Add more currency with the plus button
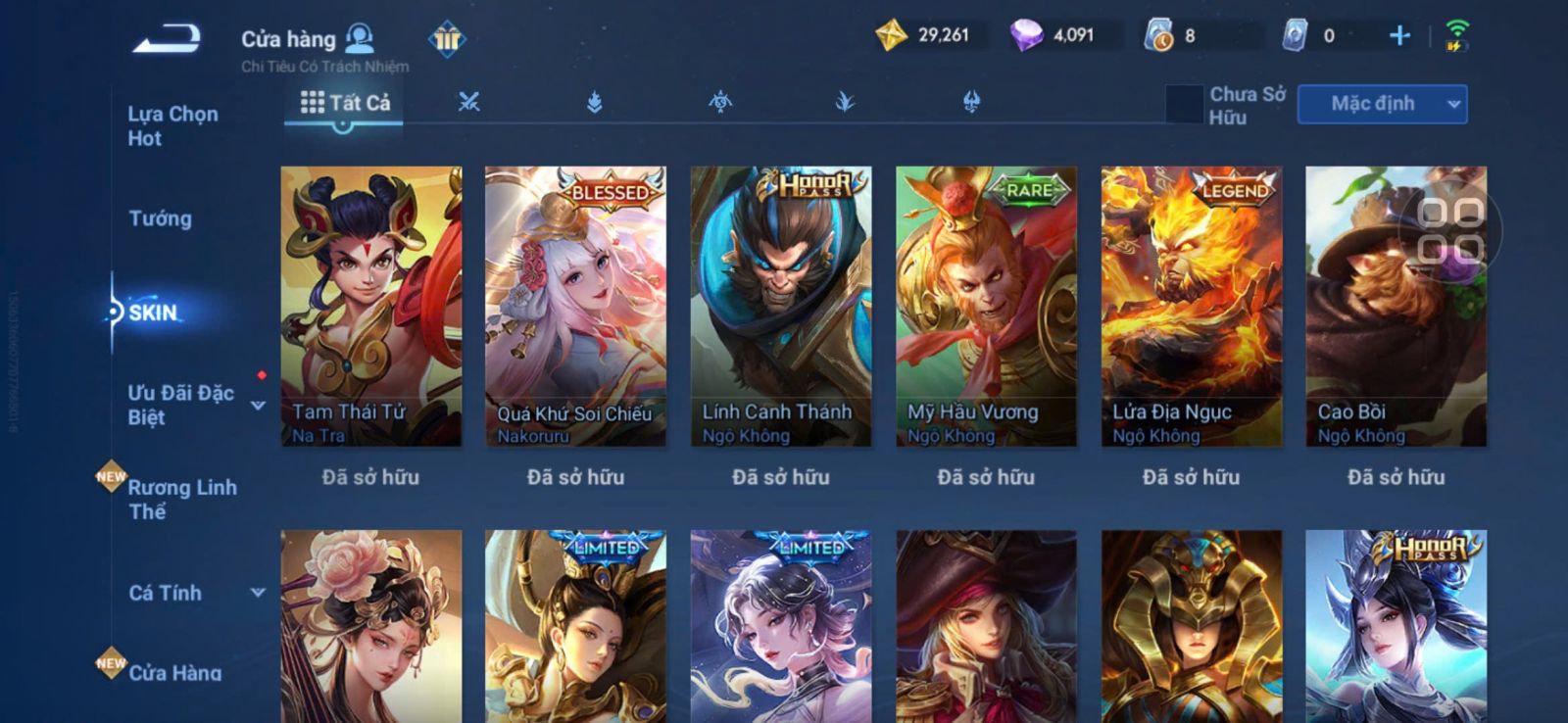Viewport: 1568px width, 723px height. pos(1399,36)
